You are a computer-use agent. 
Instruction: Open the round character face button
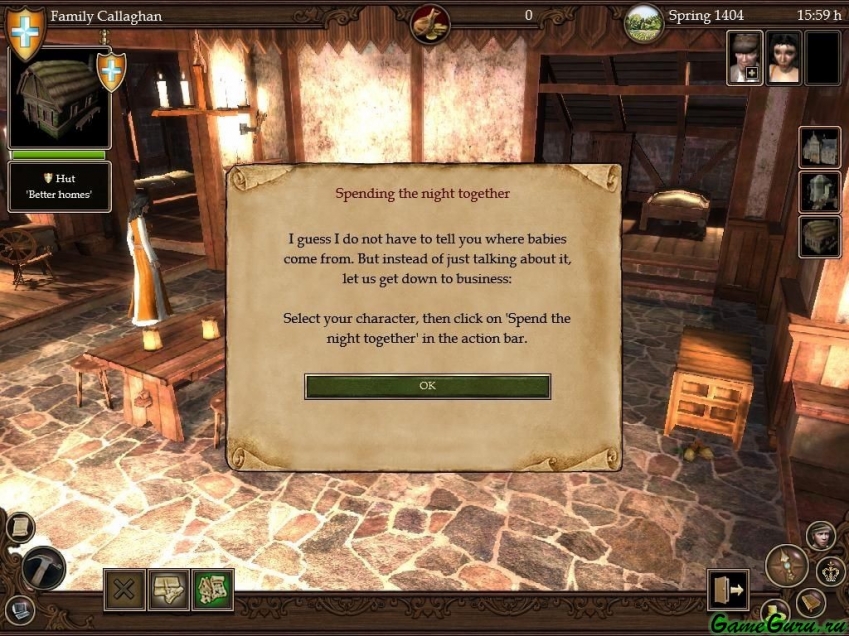[x=821, y=536]
